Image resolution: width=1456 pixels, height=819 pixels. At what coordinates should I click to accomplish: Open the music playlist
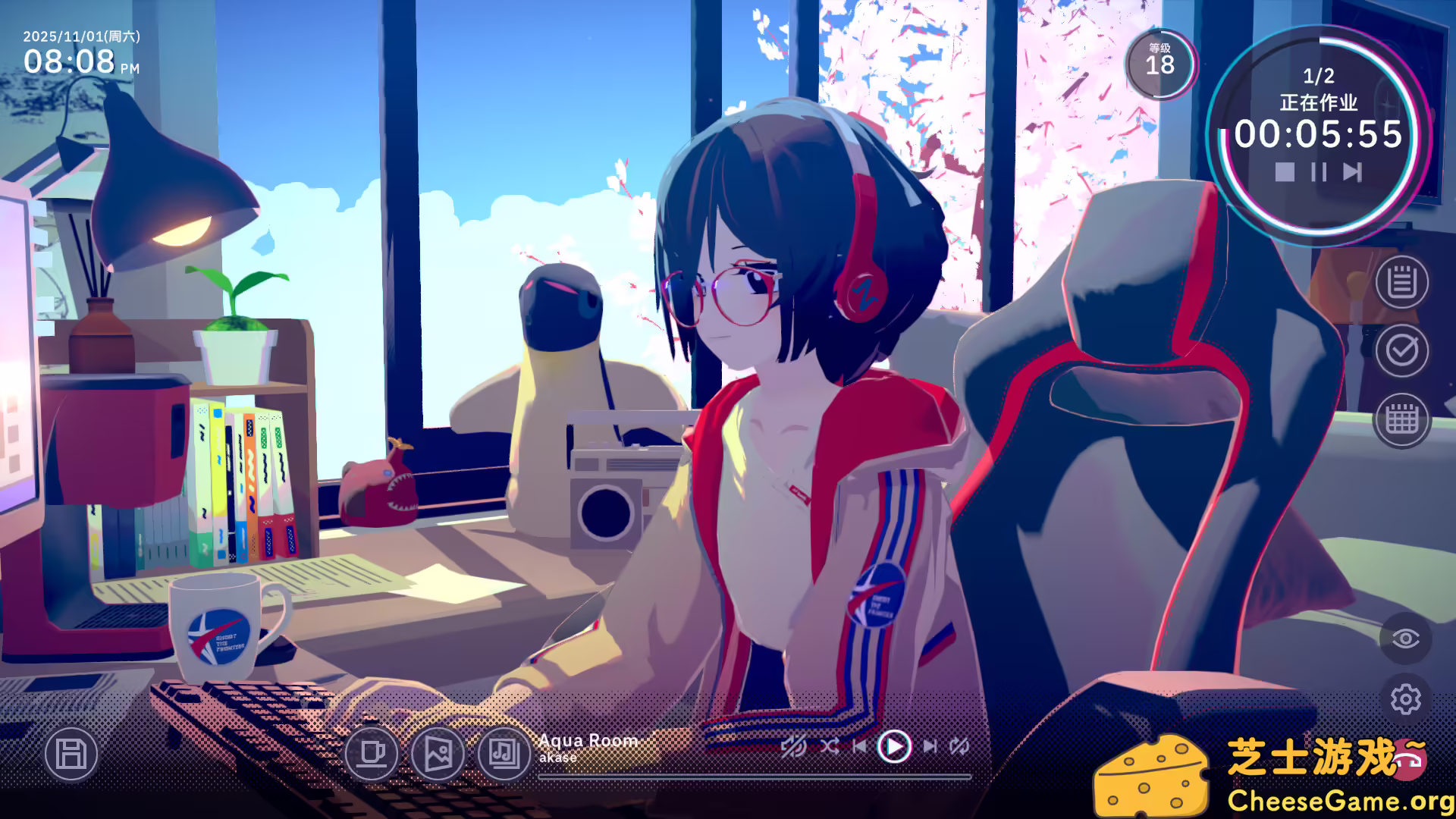tap(502, 755)
